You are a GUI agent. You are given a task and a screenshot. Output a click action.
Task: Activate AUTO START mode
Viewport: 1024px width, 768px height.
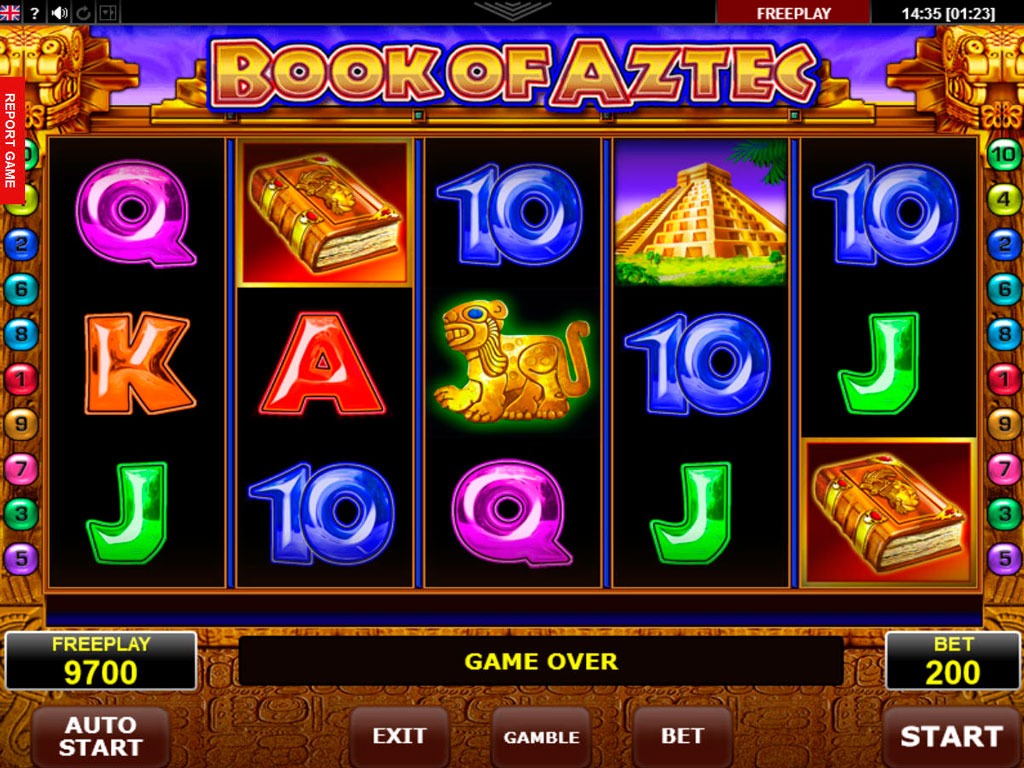click(x=100, y=737)
